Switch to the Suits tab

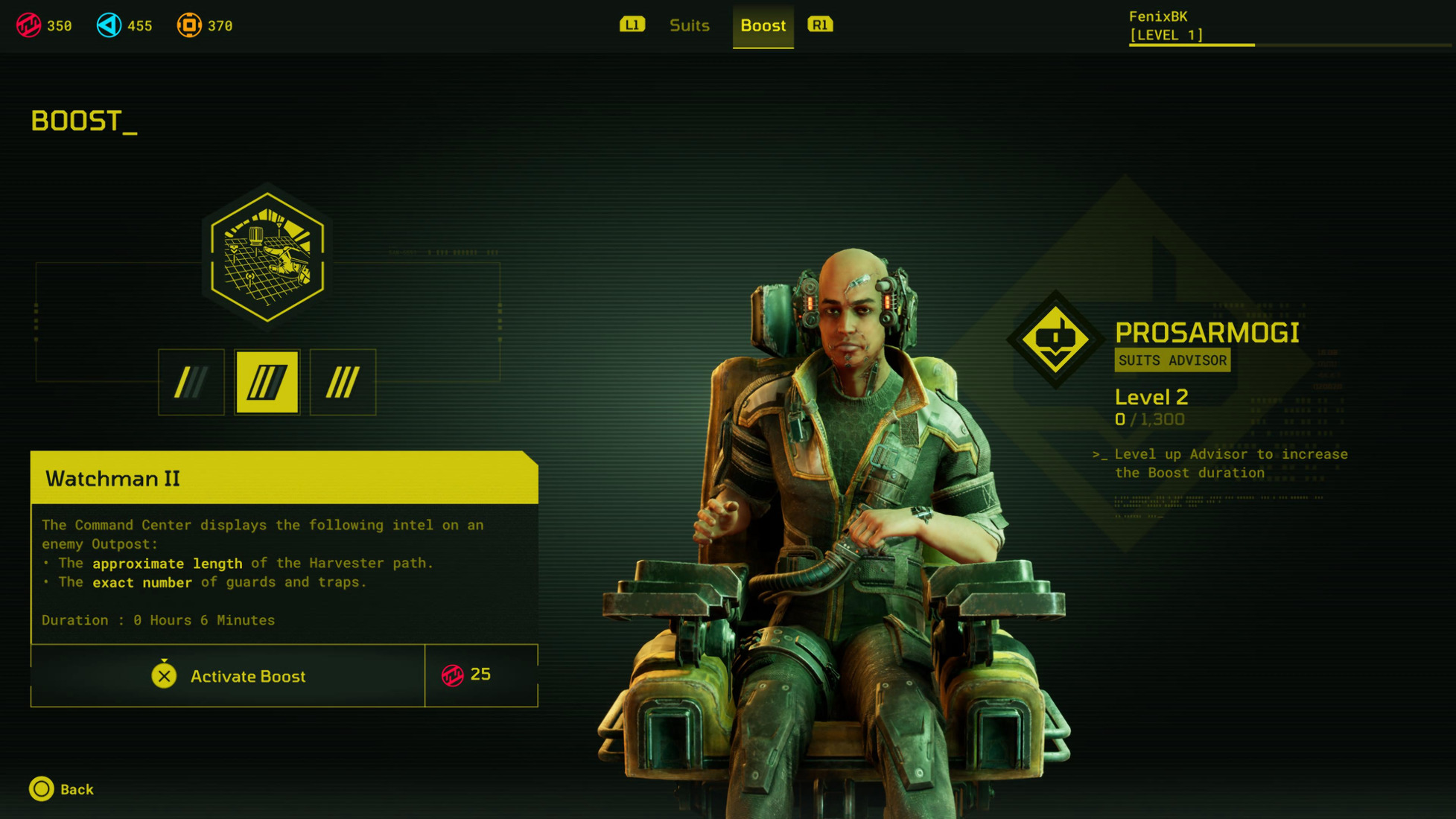689,26
